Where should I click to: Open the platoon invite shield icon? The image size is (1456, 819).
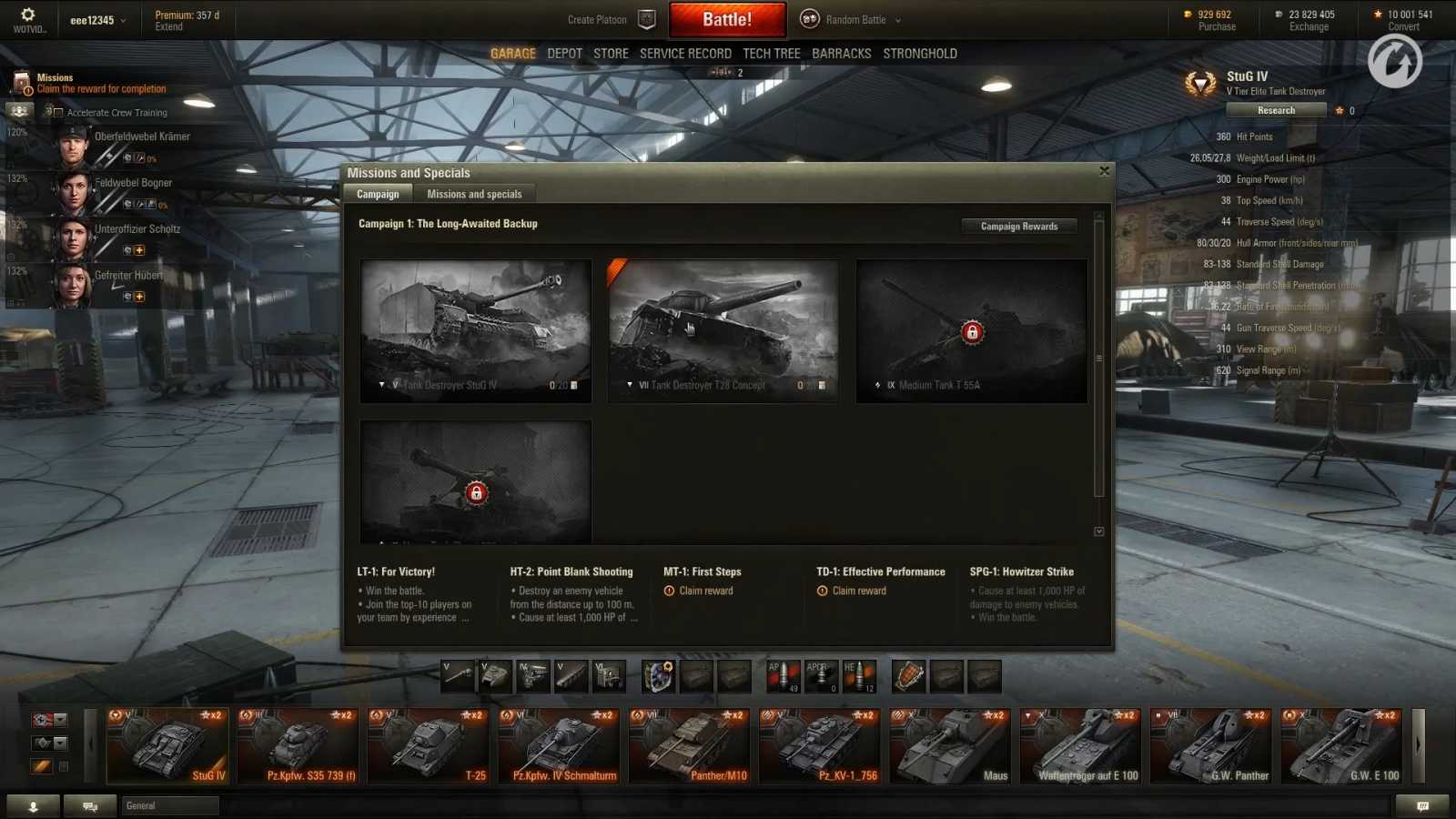pyautogui.click(x=646, y=18)
